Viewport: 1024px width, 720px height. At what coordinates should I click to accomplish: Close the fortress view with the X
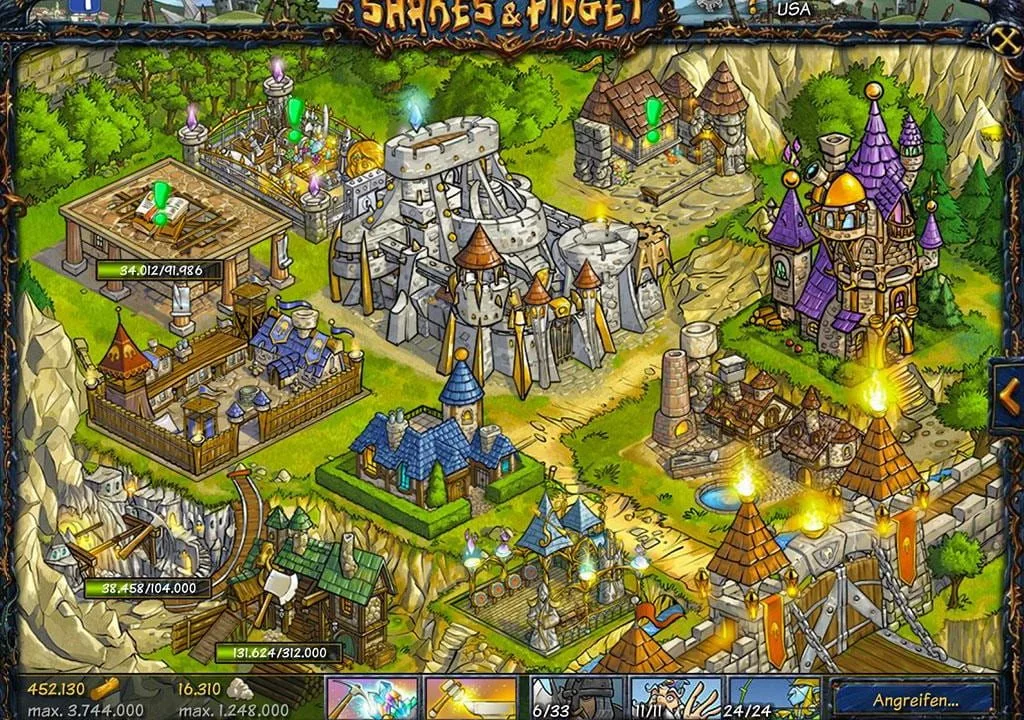click(x=1004, y=38)
